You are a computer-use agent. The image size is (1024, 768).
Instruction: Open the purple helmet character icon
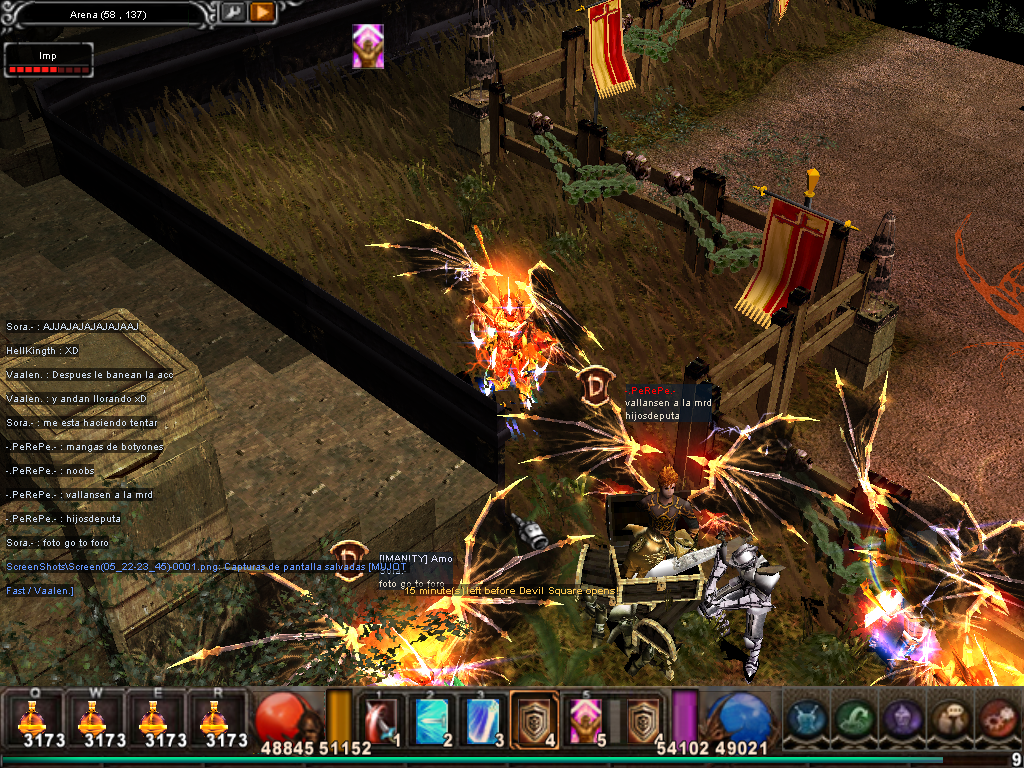coord(901,718)
